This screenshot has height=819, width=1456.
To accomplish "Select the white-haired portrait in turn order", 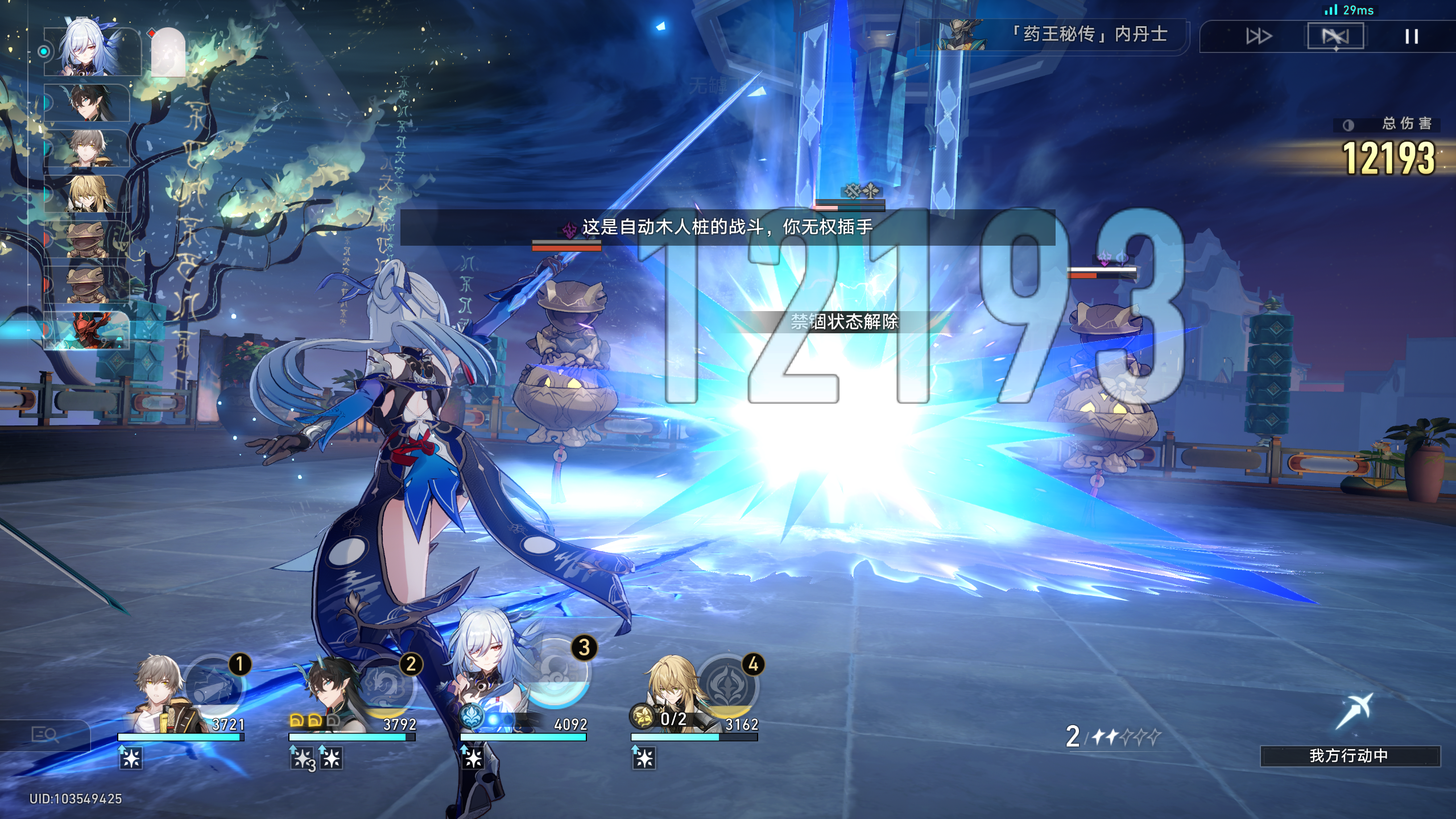I will pos(91,51).
